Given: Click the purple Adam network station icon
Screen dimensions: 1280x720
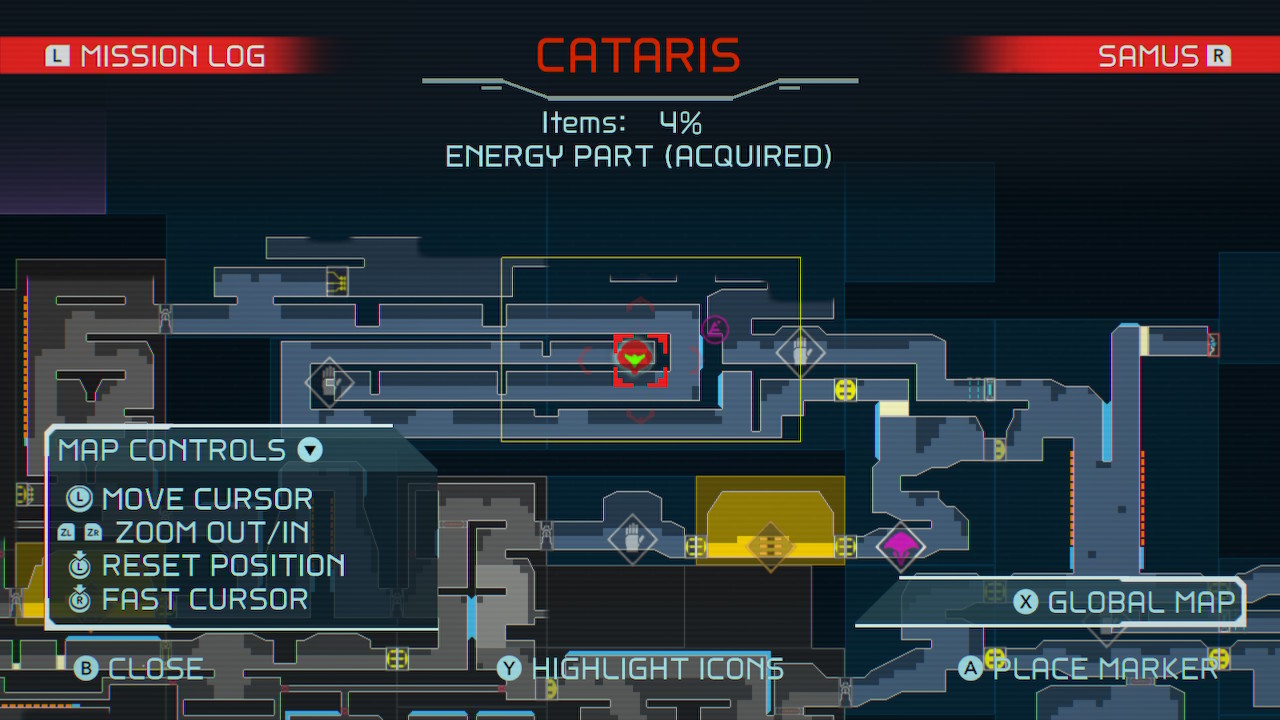Looking at the screenshot, I should pyautogui.click(x=714, y=328).
